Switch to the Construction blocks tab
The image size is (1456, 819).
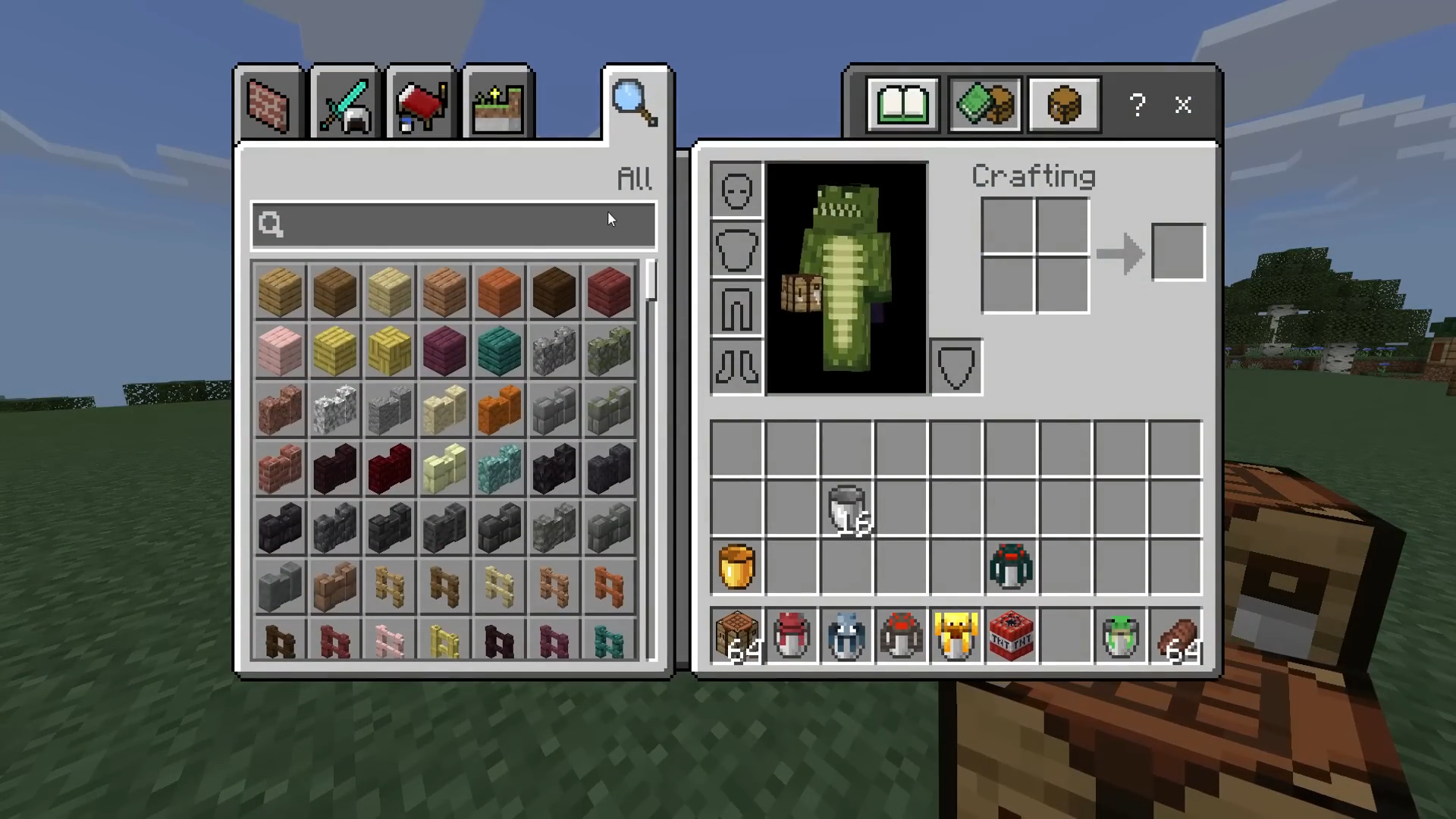click(x=268, y=105)
